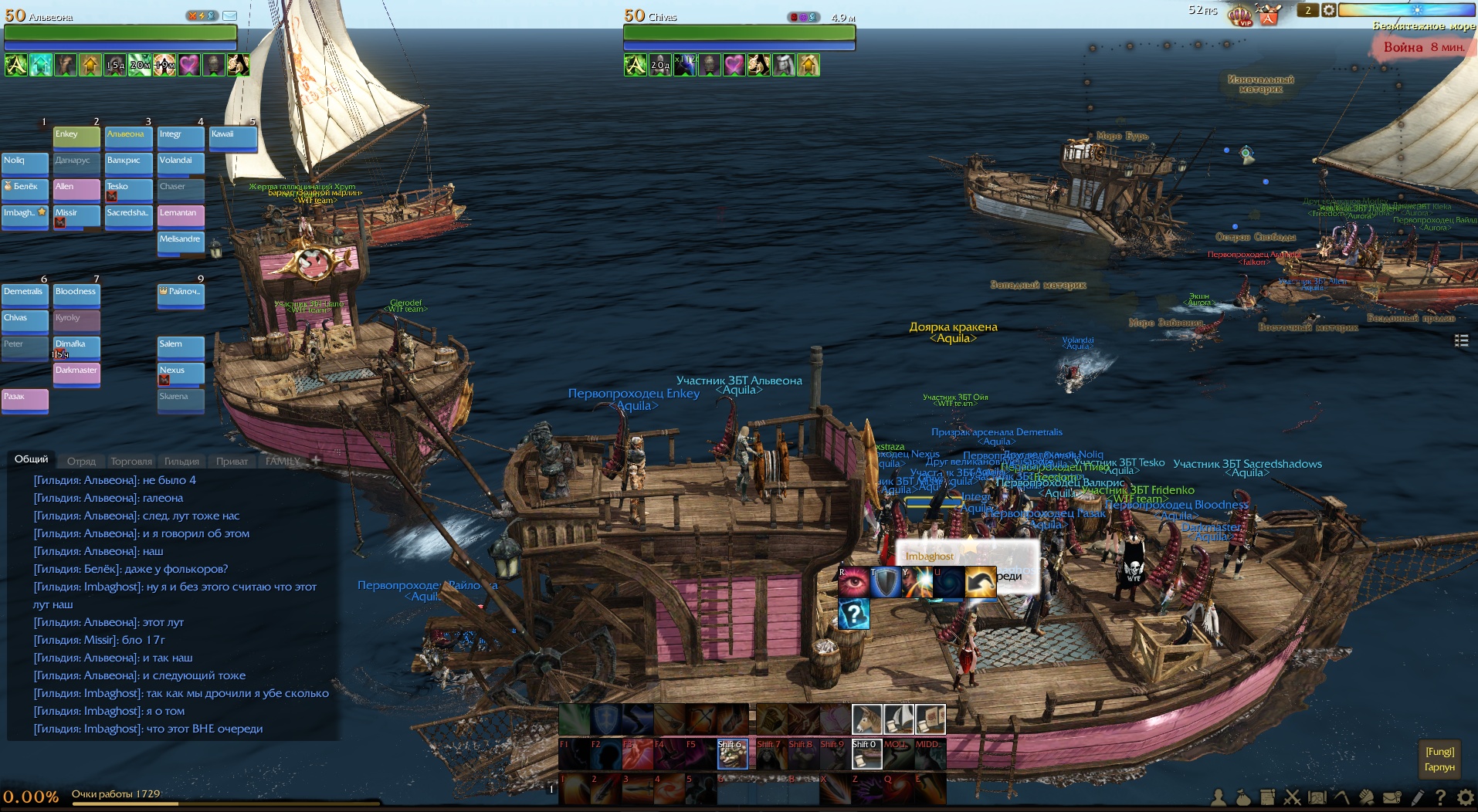Open the Торговля chat tab
Image resolution: width=1478 pixels, height=812 pixels.
(x=131, y=462)
